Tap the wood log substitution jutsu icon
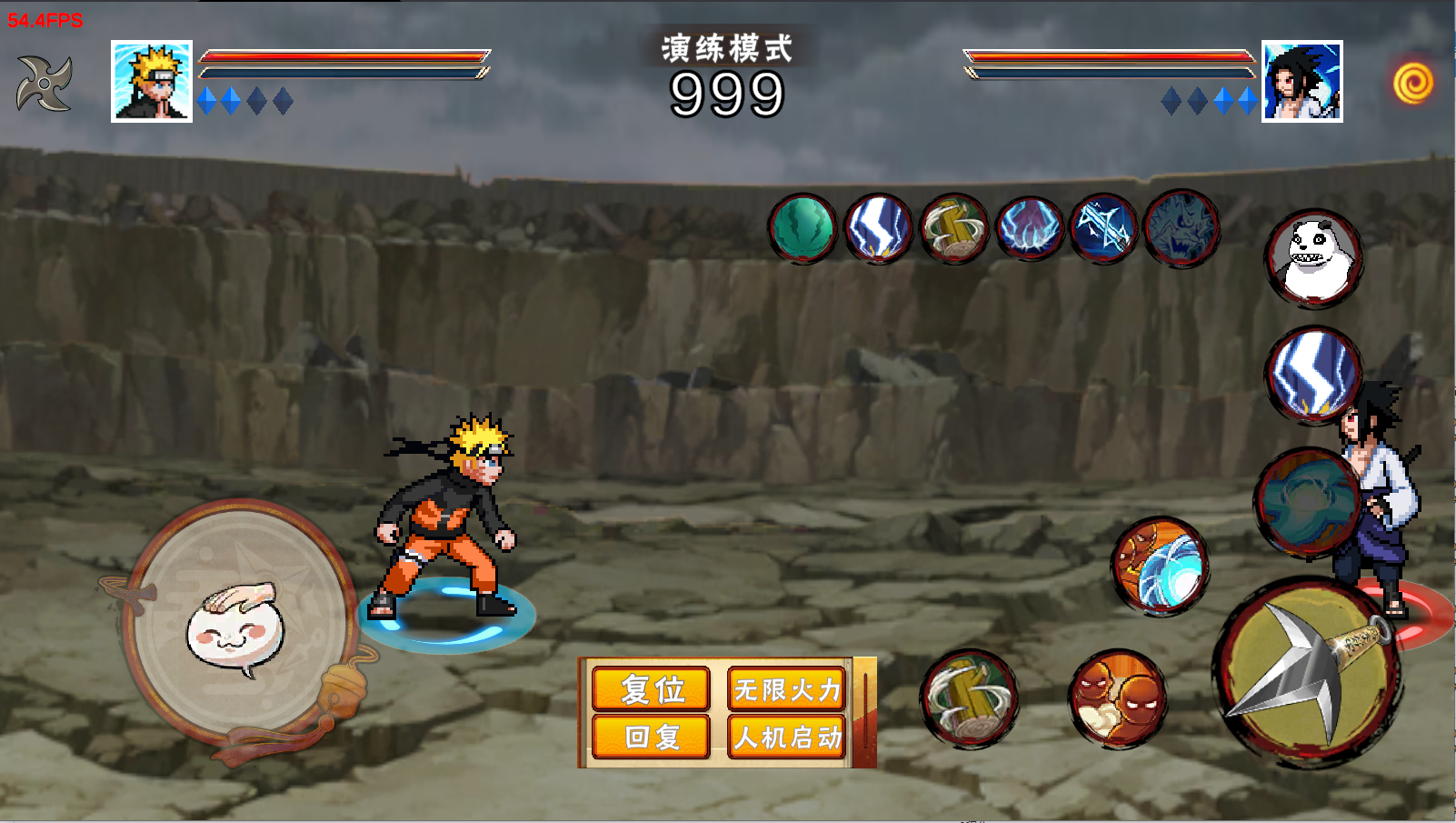 point(955,229)
